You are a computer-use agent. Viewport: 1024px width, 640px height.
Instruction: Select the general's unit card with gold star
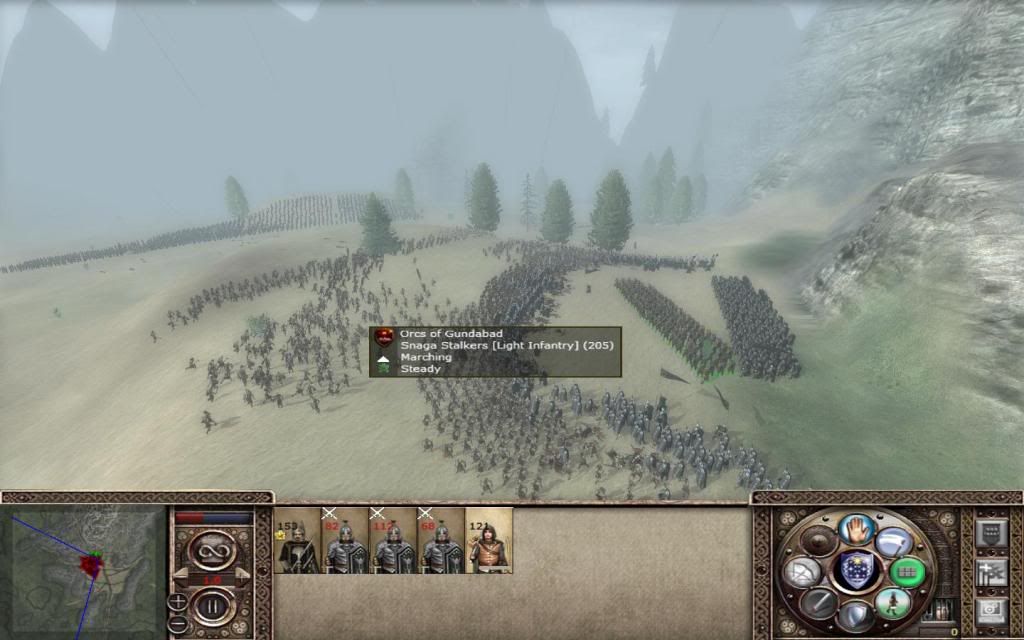point(297,541)
